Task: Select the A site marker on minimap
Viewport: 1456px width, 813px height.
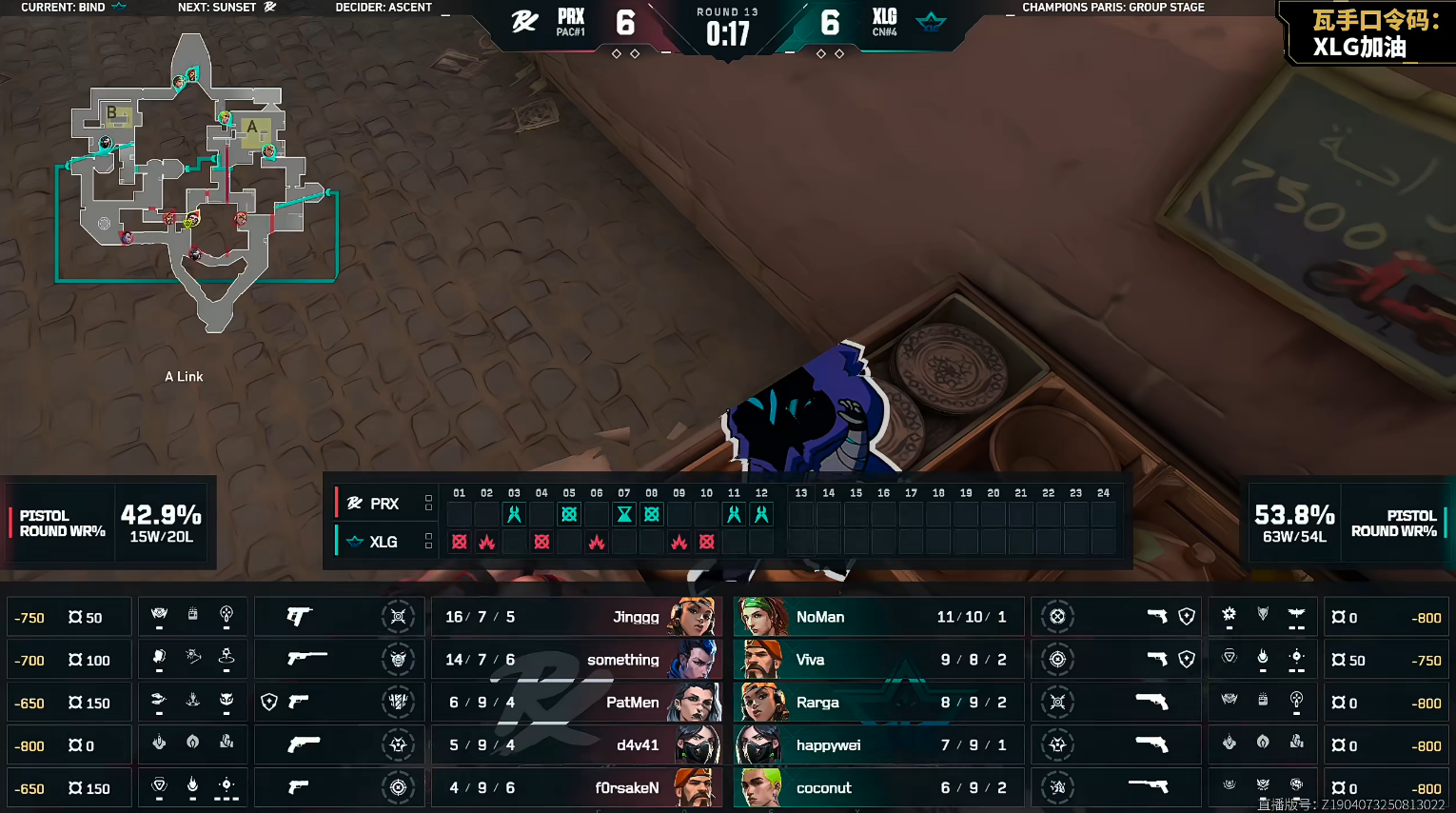Action: pos(252,127)
